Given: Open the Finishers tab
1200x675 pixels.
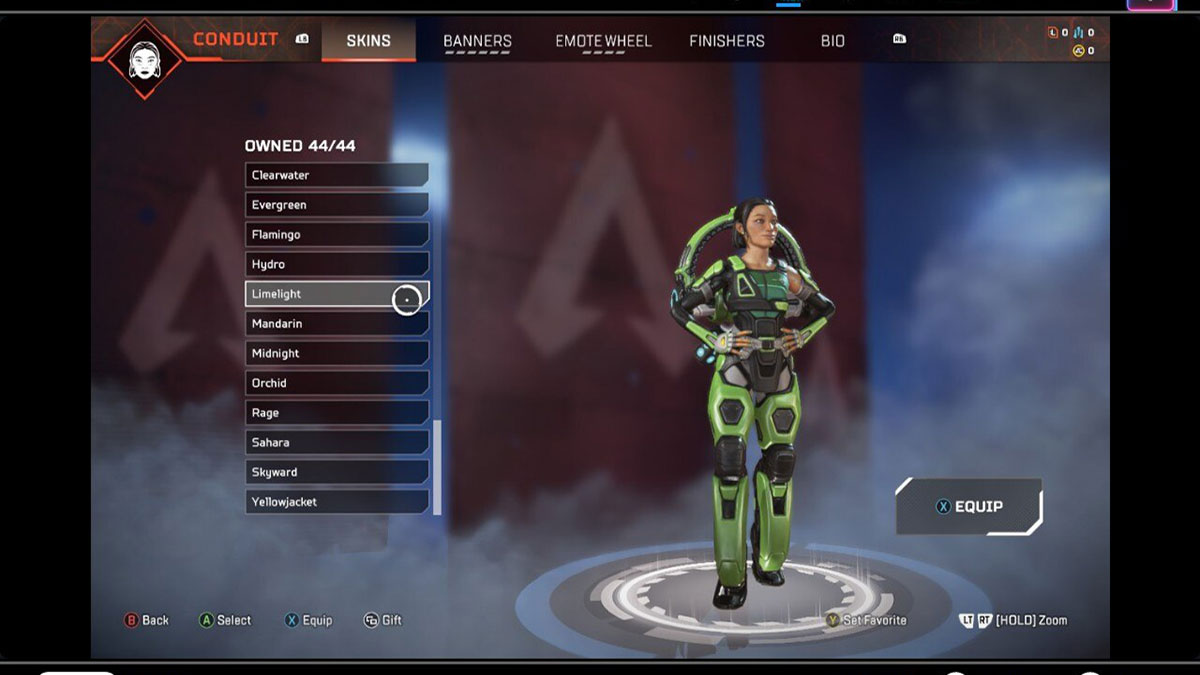Looking at the screenshot, I should coord(727,41).
